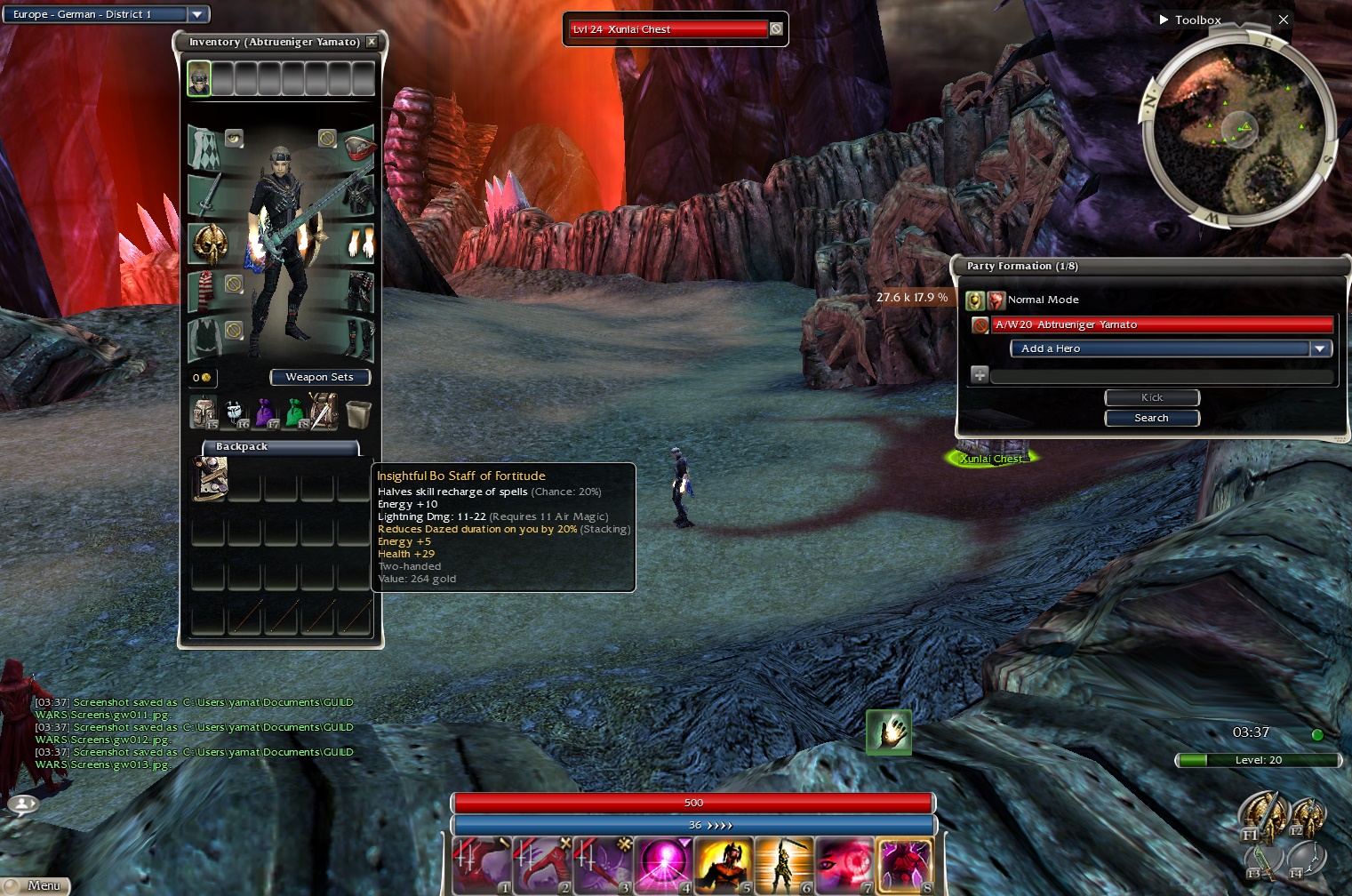Select the golden helmet equipment slot
This screenshot has width=1352, height=896.
click(210, 243)
